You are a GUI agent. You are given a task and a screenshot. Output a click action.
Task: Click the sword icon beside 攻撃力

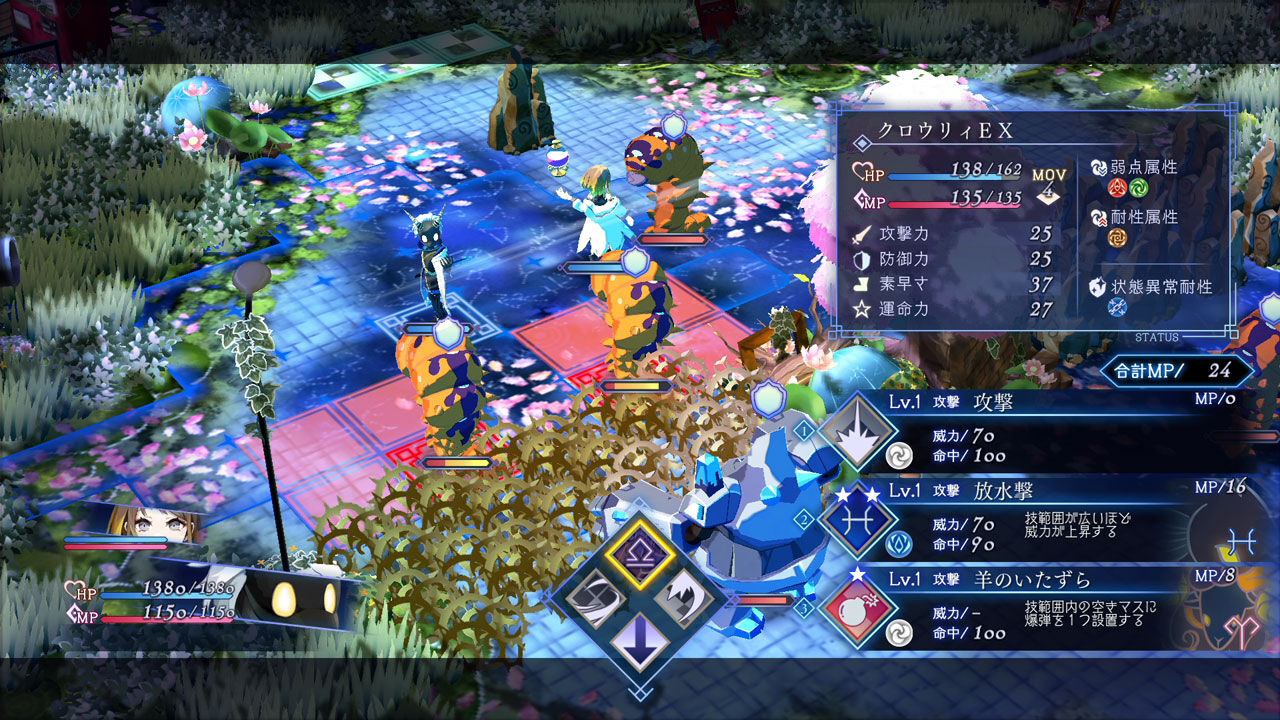860,233
